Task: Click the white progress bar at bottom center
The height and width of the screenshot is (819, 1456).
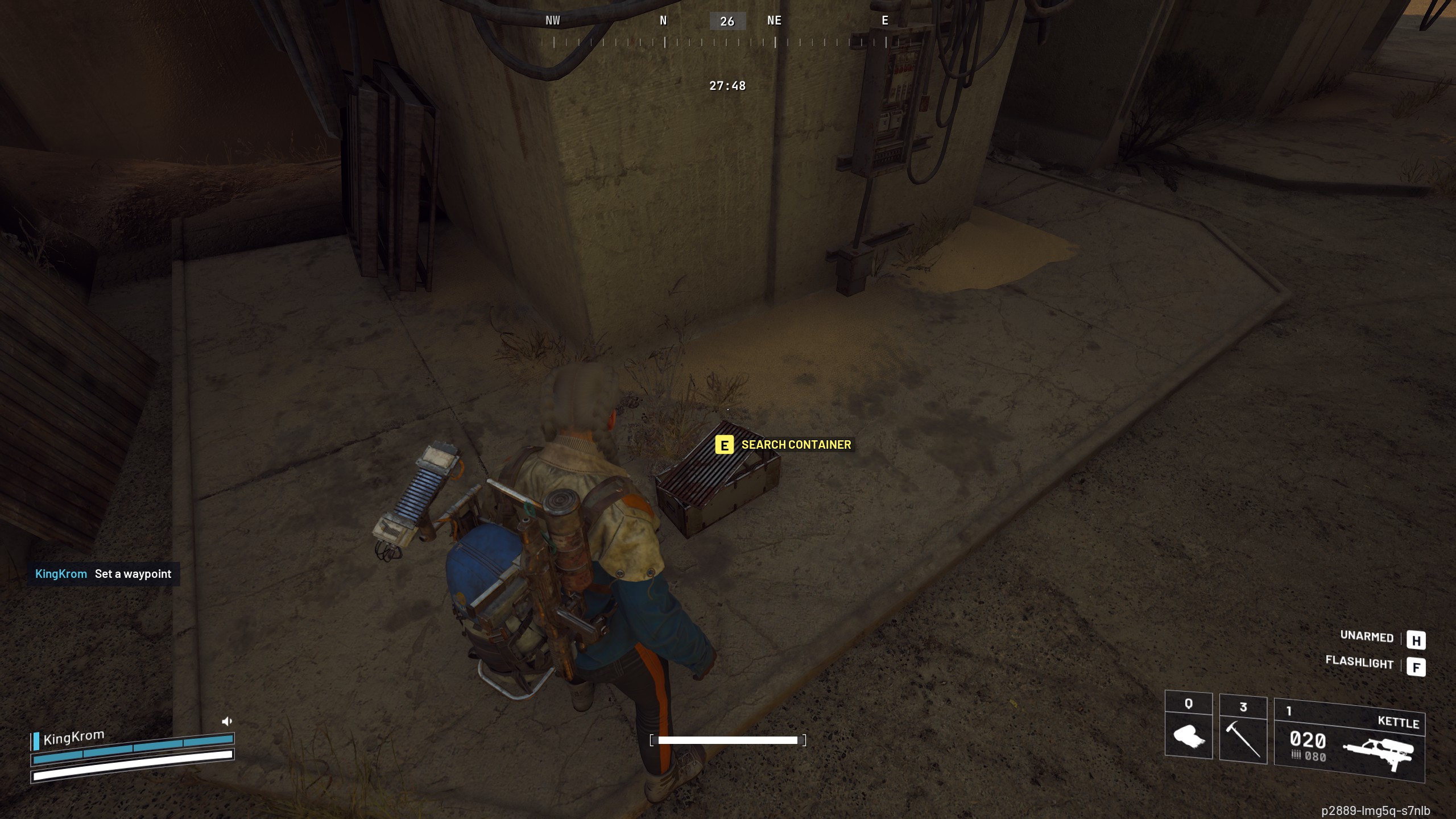Action: point(728,741)
